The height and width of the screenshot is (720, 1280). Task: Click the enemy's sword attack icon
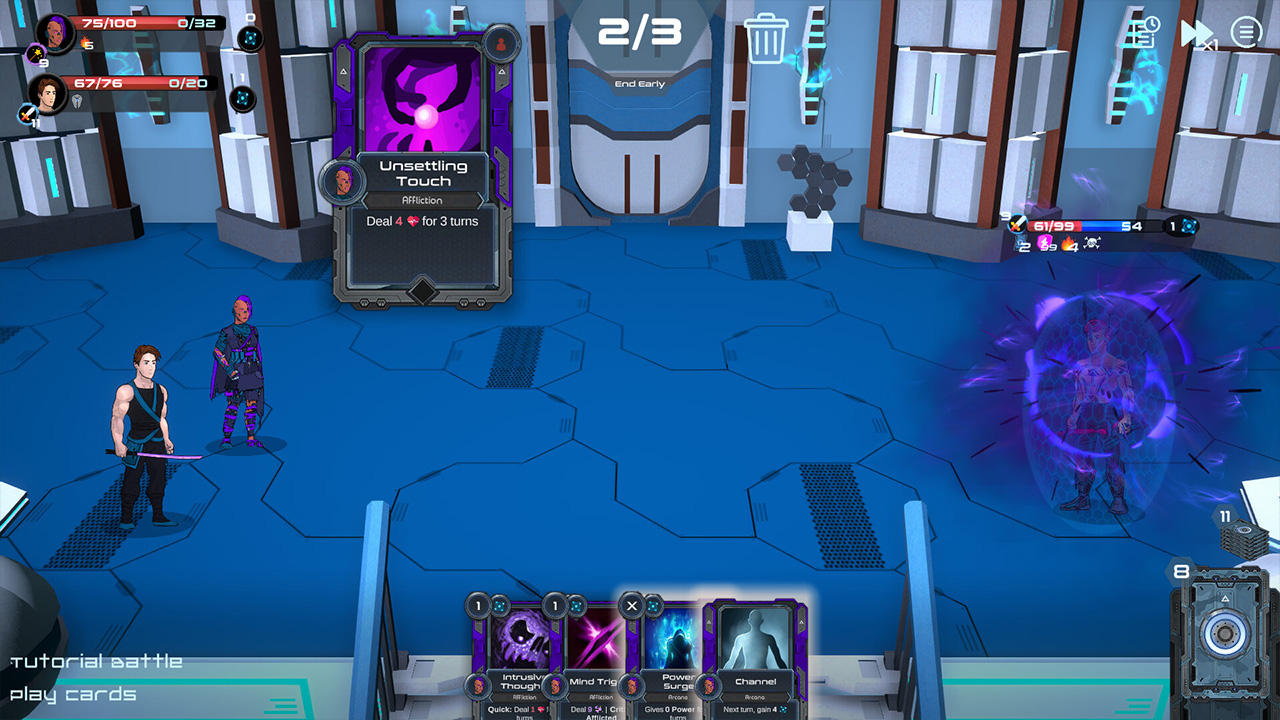pyautogui.click(x=1016, y=225)
